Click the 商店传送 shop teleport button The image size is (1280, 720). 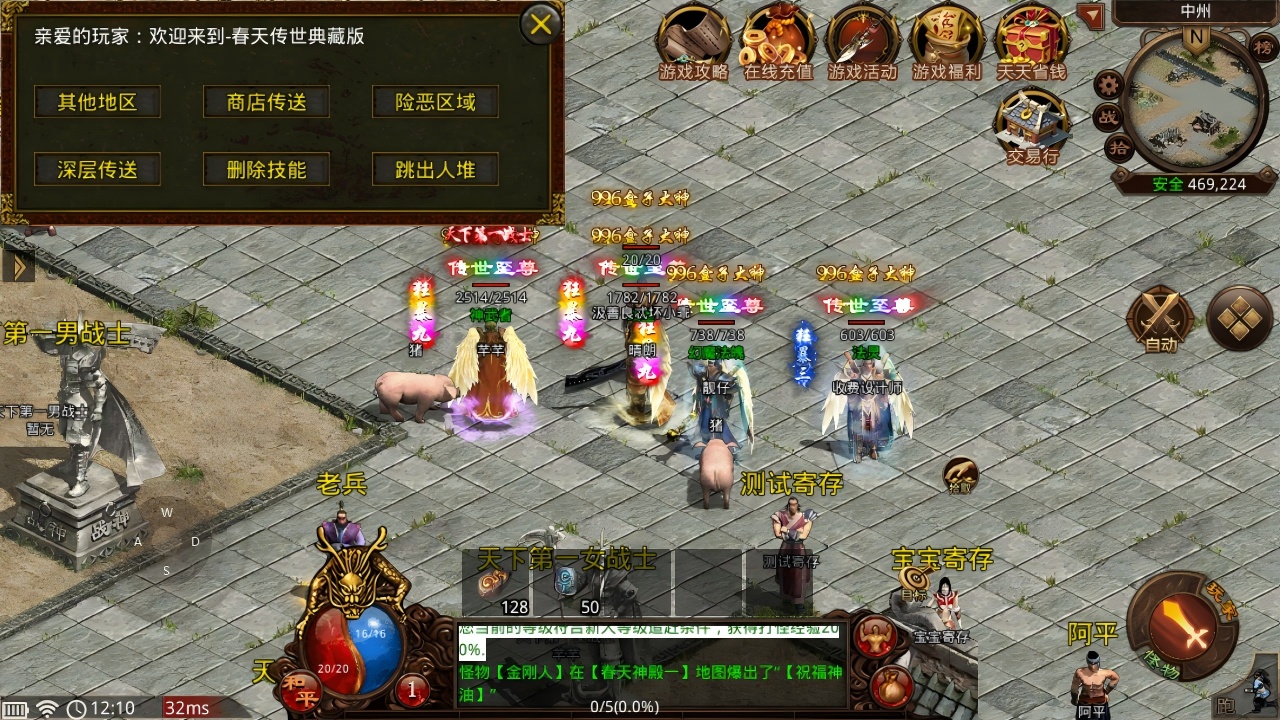[x=265, y=101]
